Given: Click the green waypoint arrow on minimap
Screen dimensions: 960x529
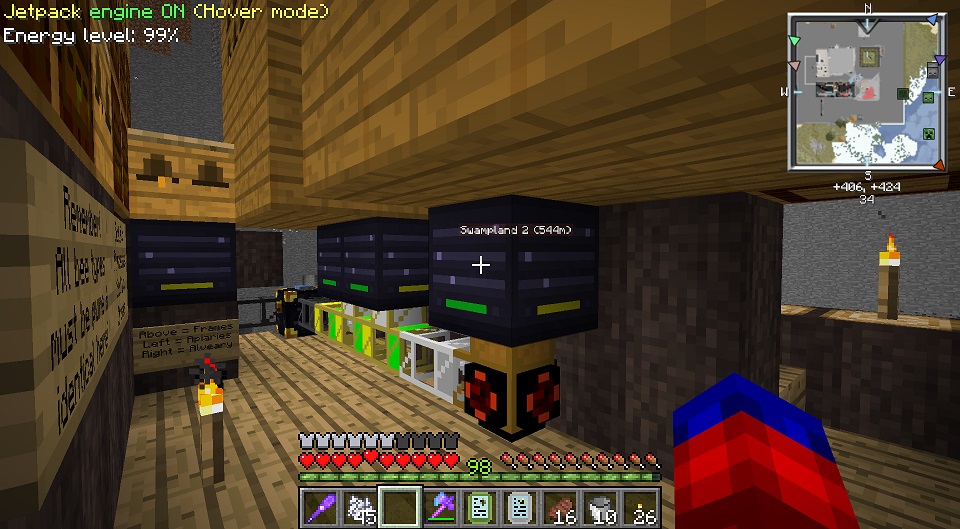Looking at the screenshot, I should click(x=795, y=41).
